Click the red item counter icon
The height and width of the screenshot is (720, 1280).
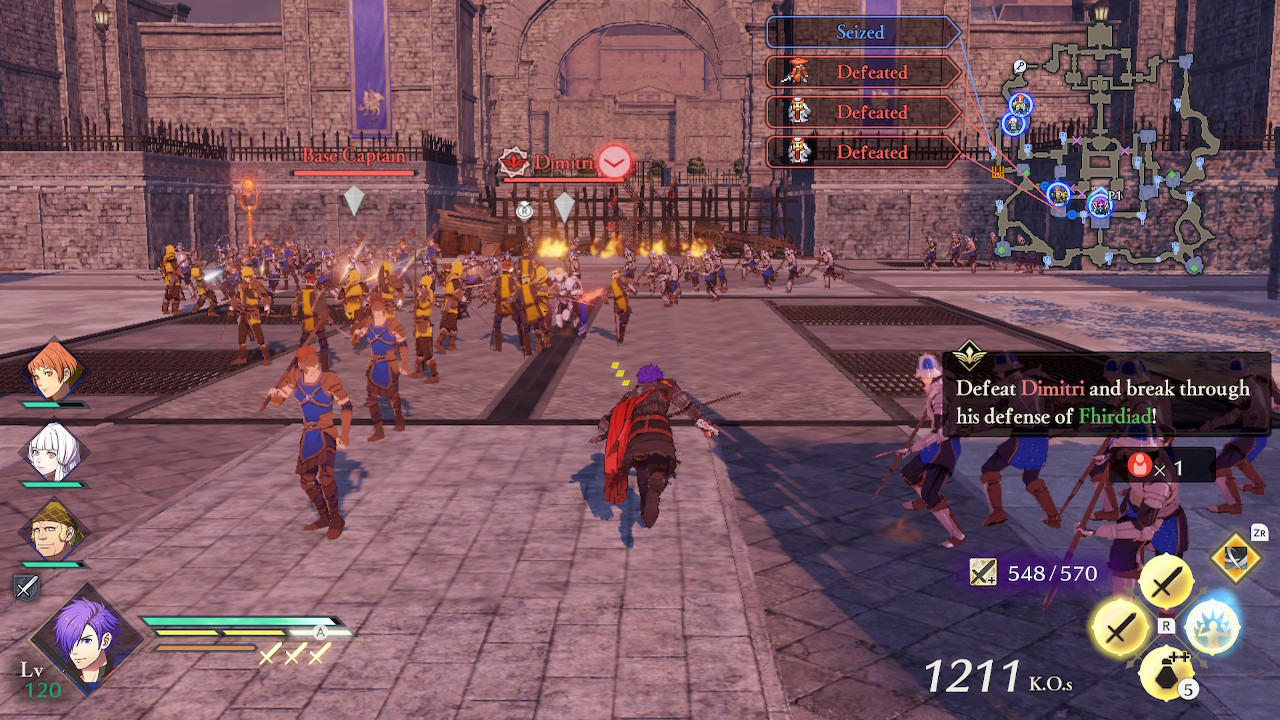(1139, 466)
